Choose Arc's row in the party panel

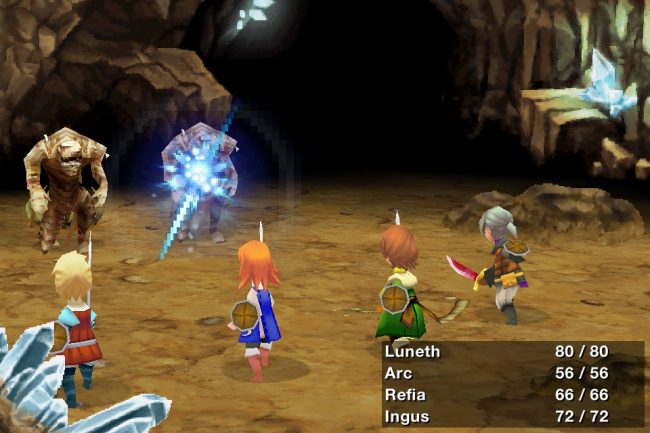click(x=398, y=373)
